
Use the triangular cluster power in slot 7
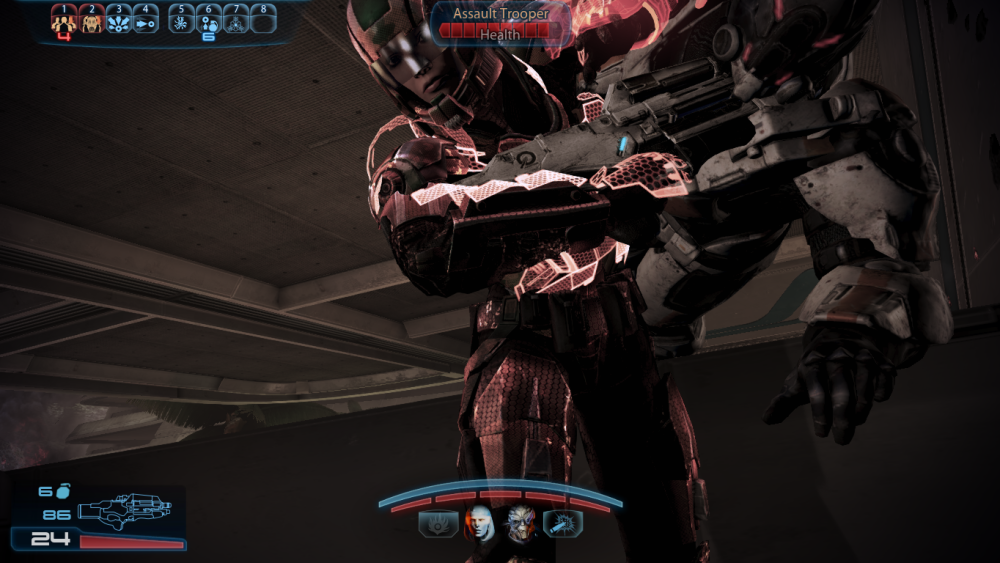click(236, 20)
